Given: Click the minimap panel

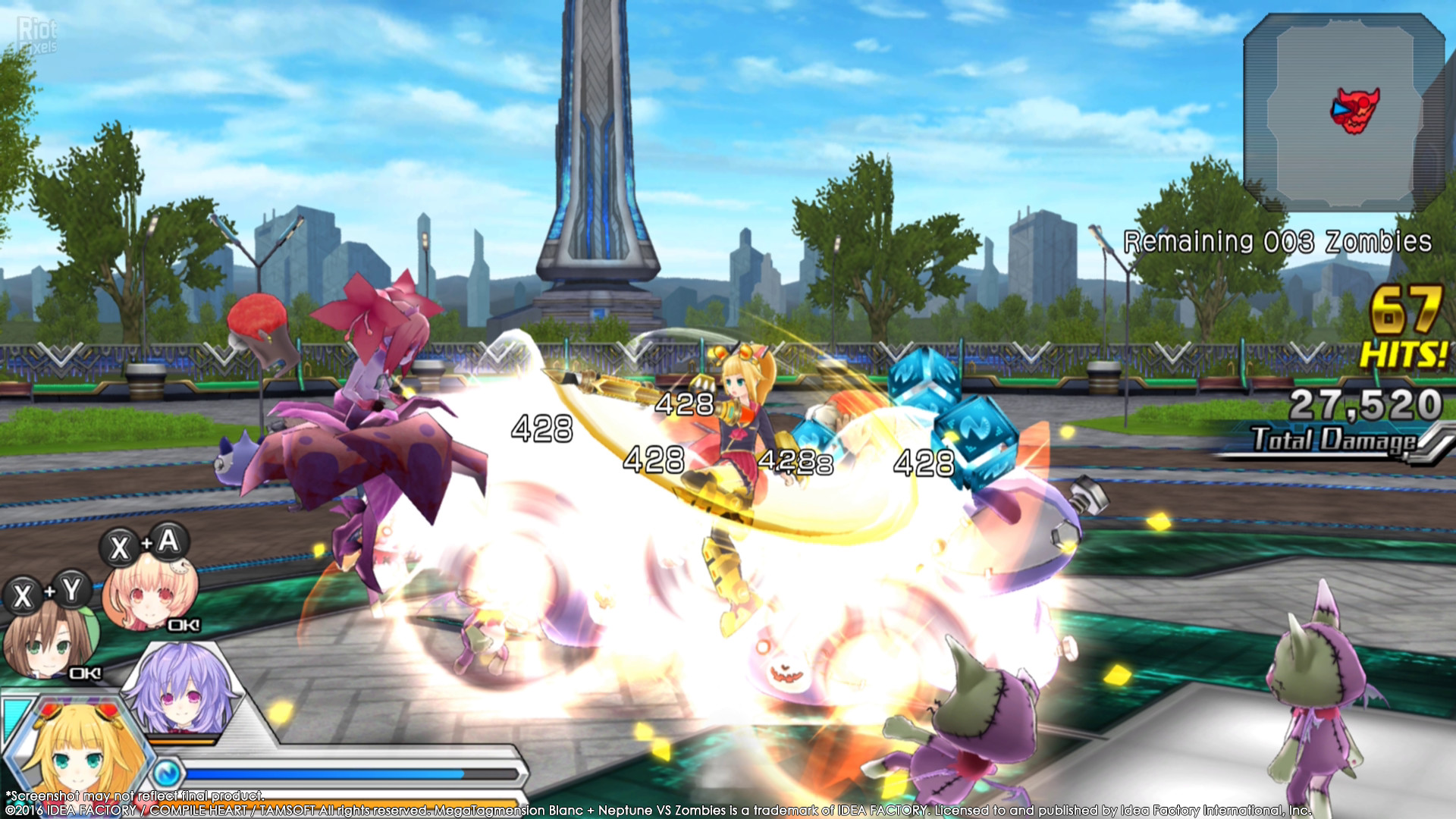Looking at the screenshot, I should coord(1344,112).
